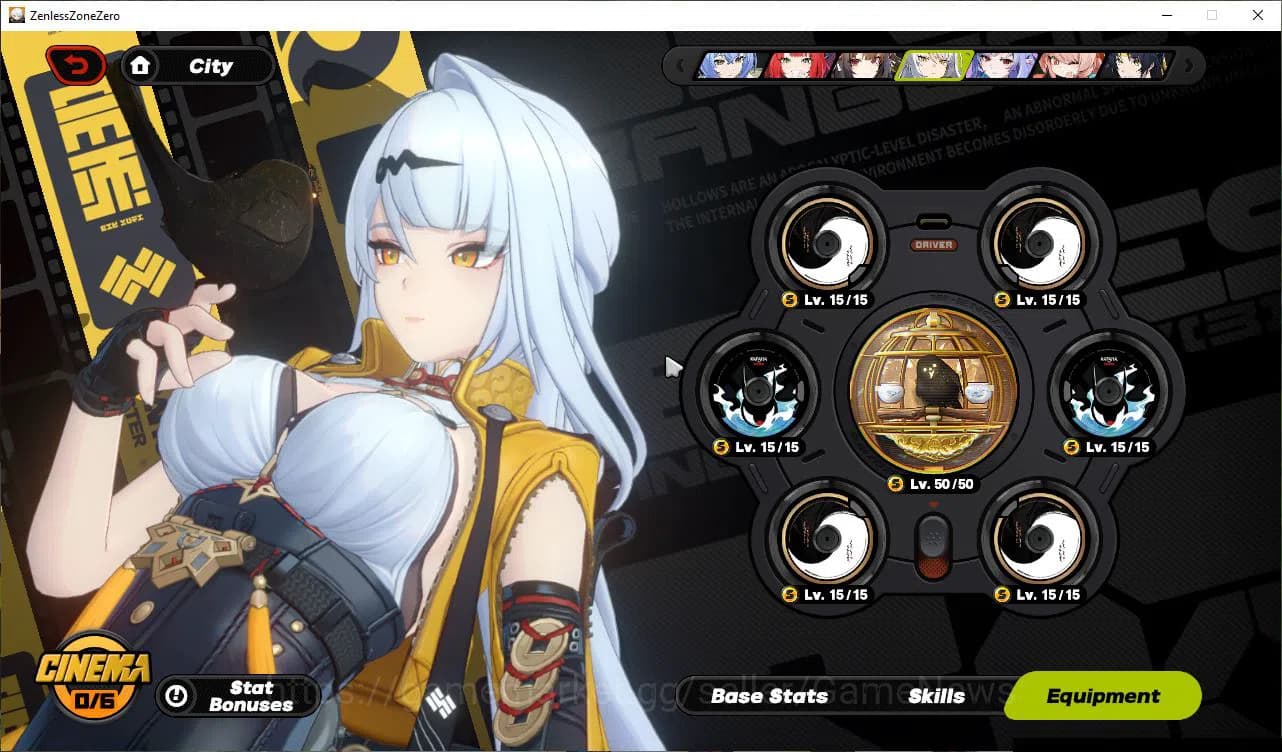Click the home icon next to City
Image resolution: width=1282 pixels, height=752 pixels.
click(x=141, y=65)
